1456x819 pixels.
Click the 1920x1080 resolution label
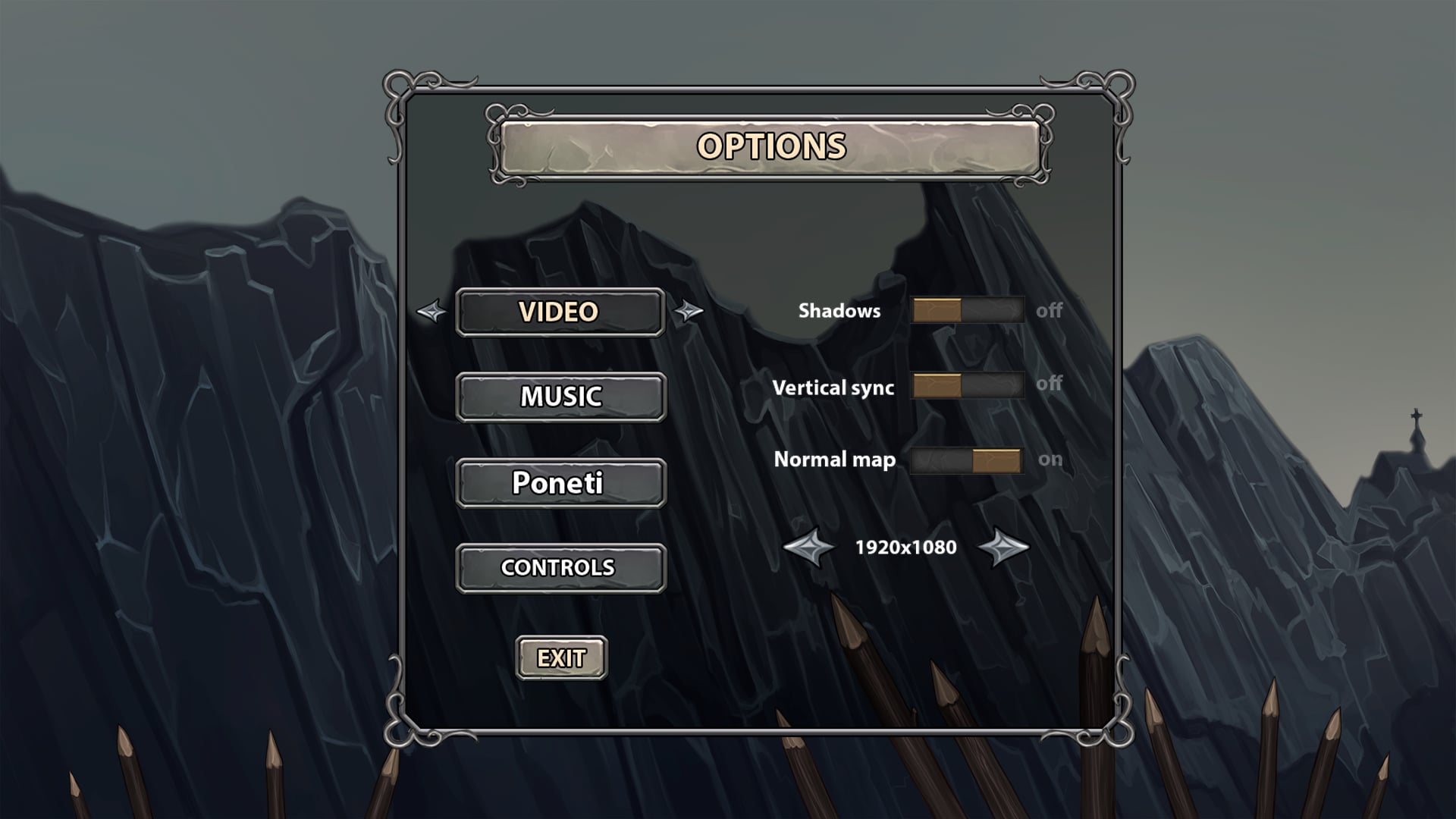point(905,548)
